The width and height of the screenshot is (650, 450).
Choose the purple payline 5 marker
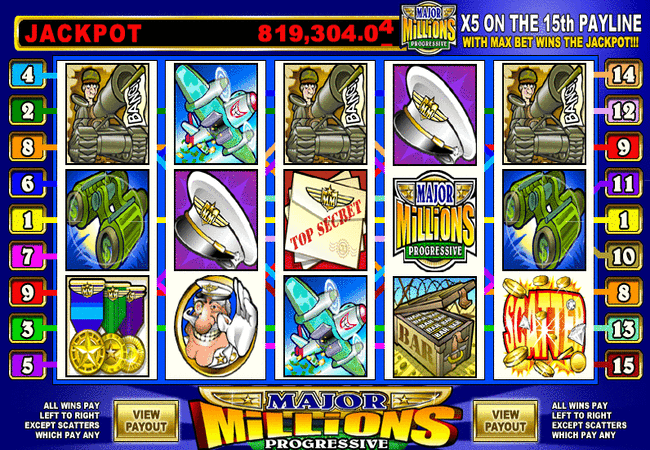tap(27, 364)
